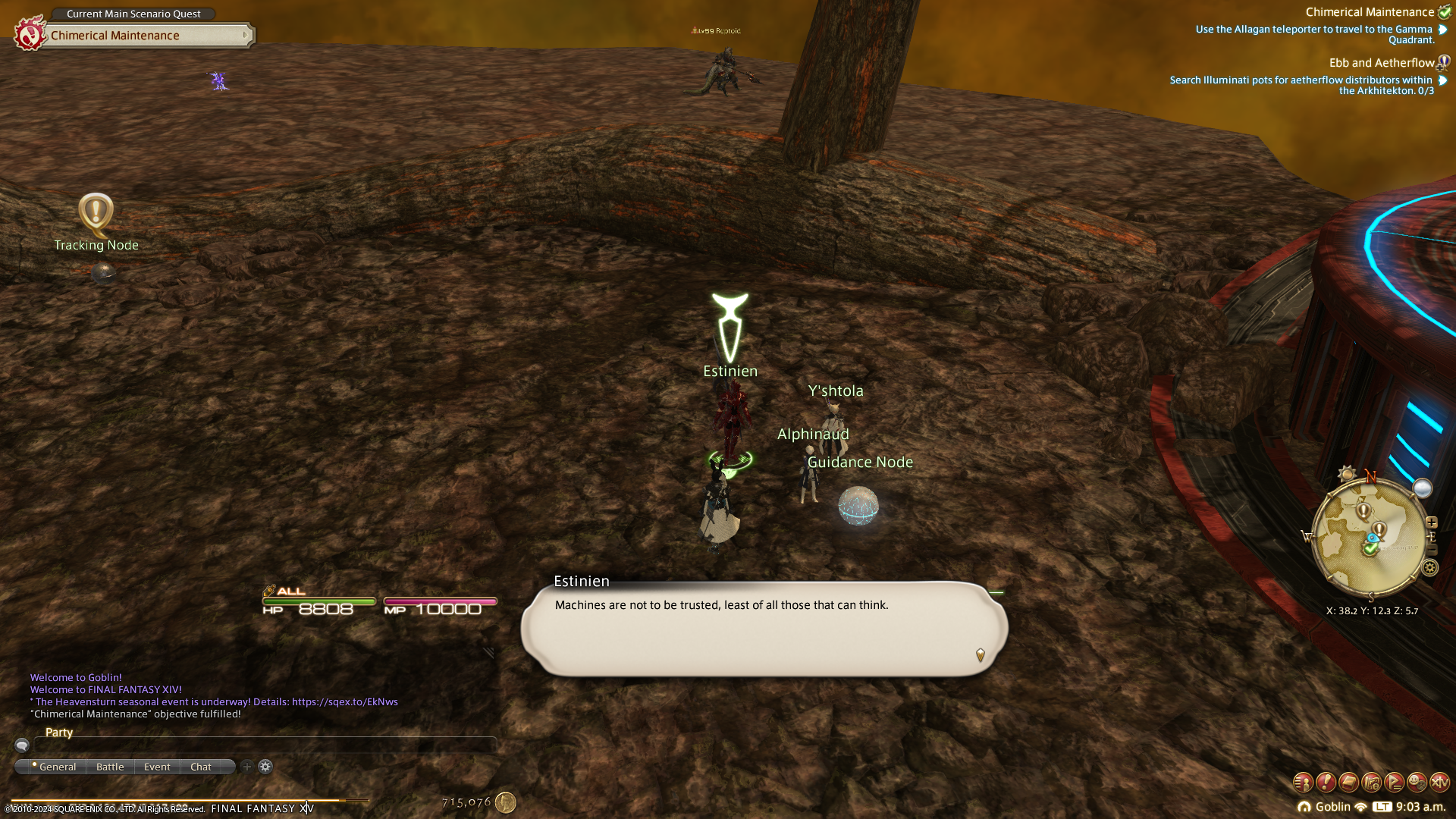Advance Estinien's dialogue box
Screen dimensions: 1456x819
pyautogui.click(x=764, y=628)
